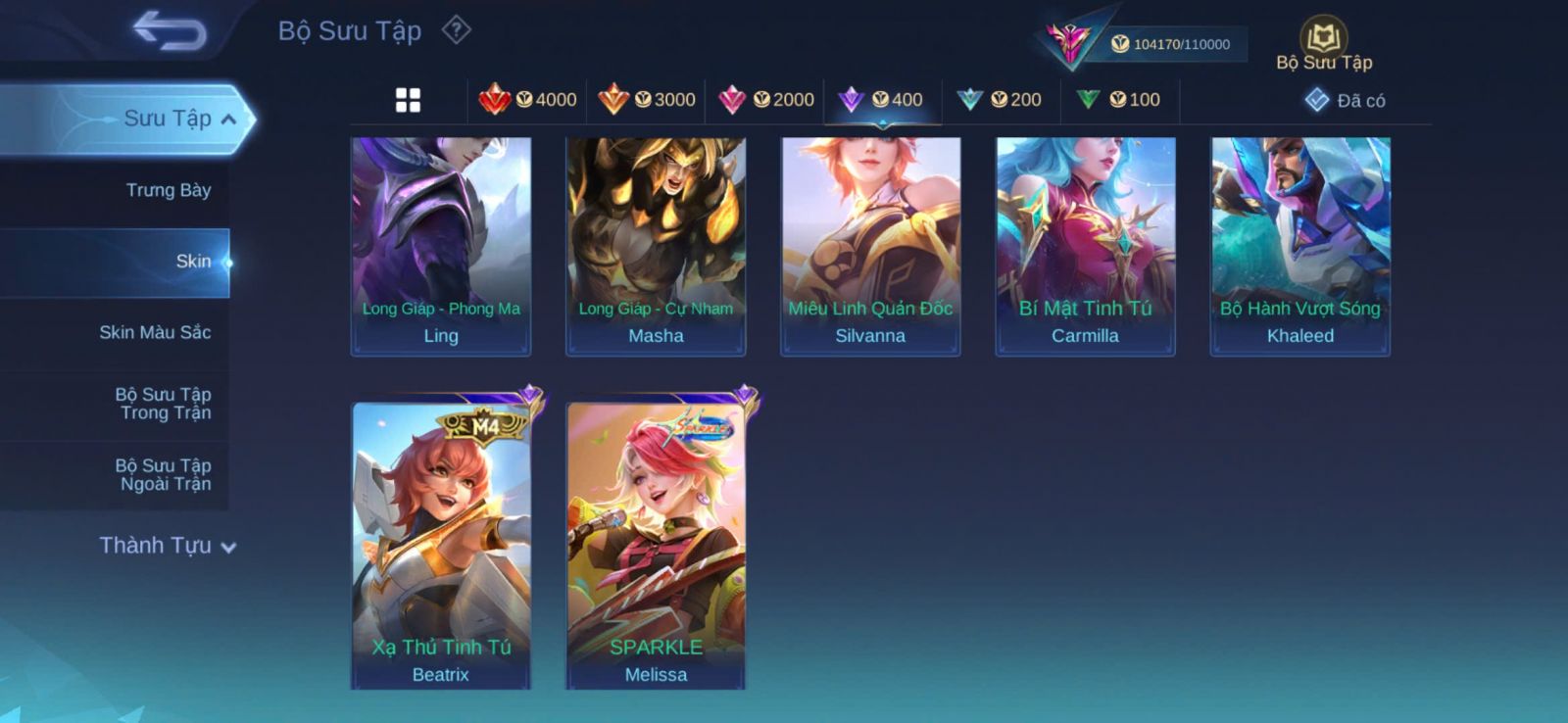Filter skins by the 4000 point tier
The width and height of the screenshot is (1568, 723).
coord(528,100)
